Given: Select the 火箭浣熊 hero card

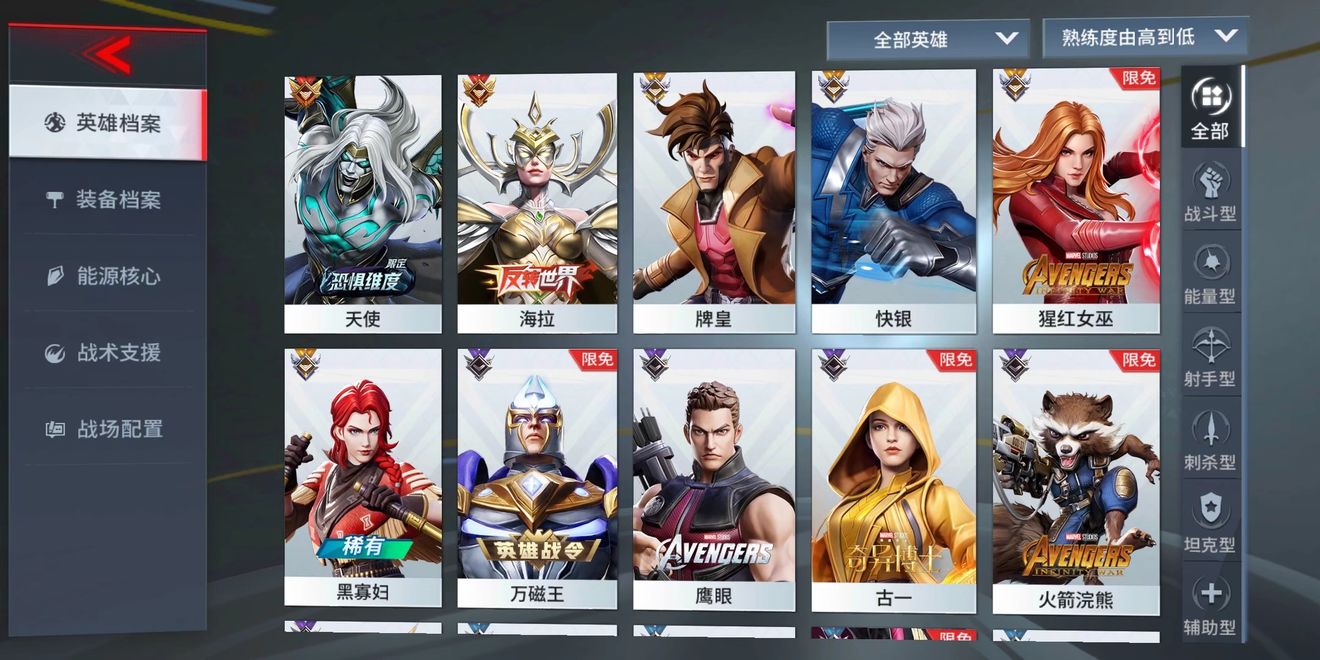Looking at the screenshot, I should (1076, 480).
